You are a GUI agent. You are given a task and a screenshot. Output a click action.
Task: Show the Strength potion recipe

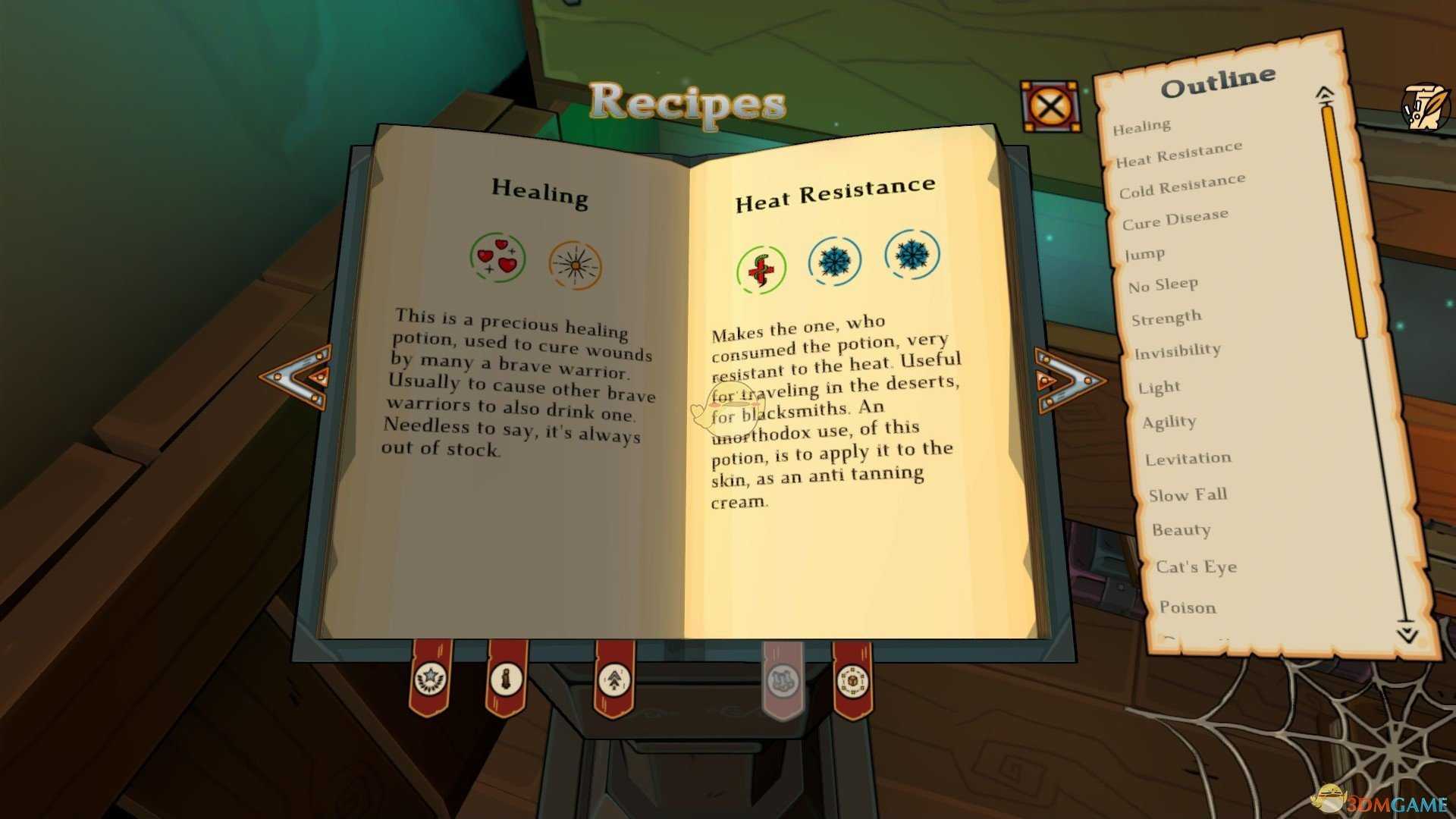(x=1166, y=318)
